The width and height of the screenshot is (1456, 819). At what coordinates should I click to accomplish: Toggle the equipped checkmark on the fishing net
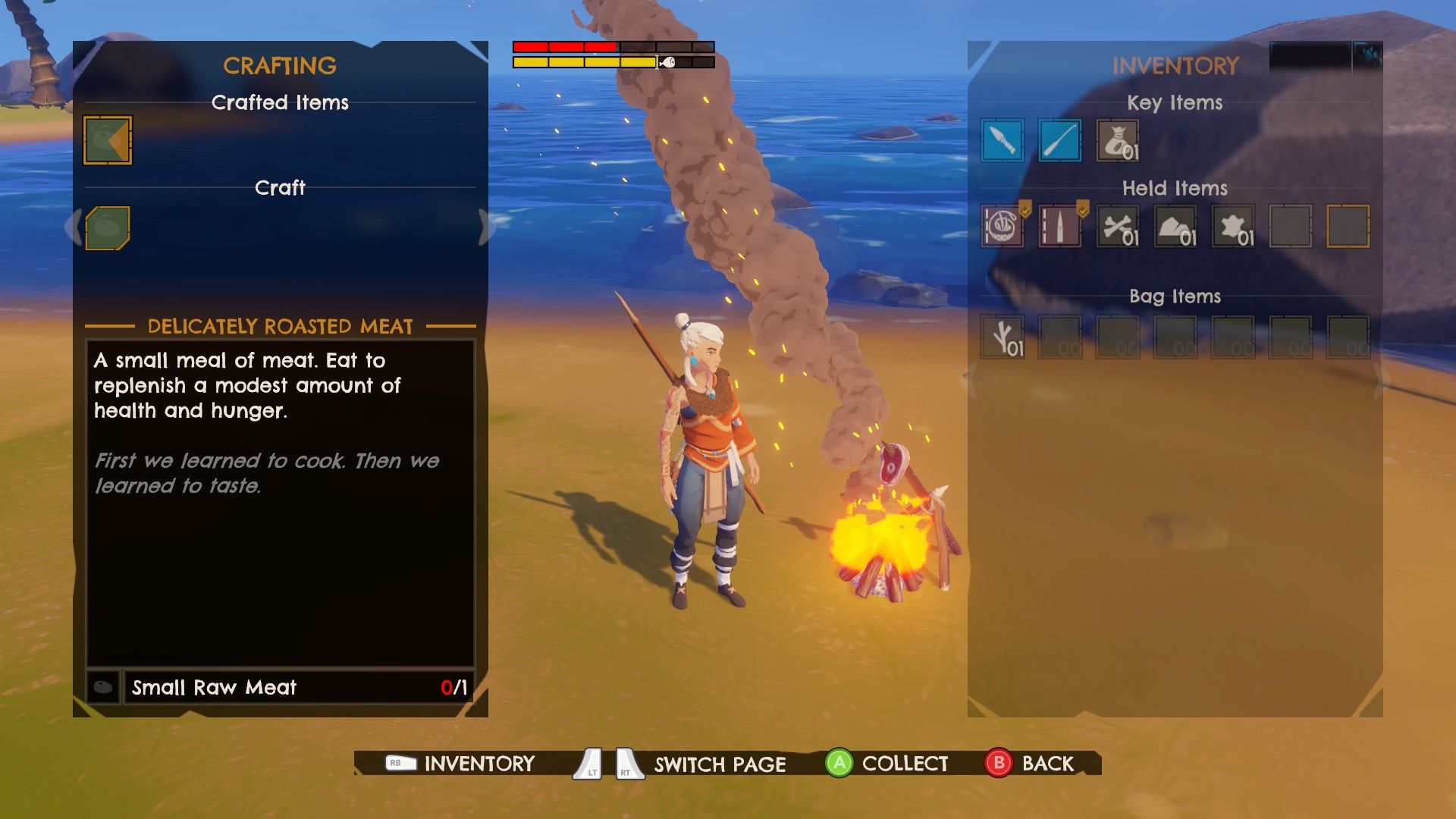(x=1025, y=207)
